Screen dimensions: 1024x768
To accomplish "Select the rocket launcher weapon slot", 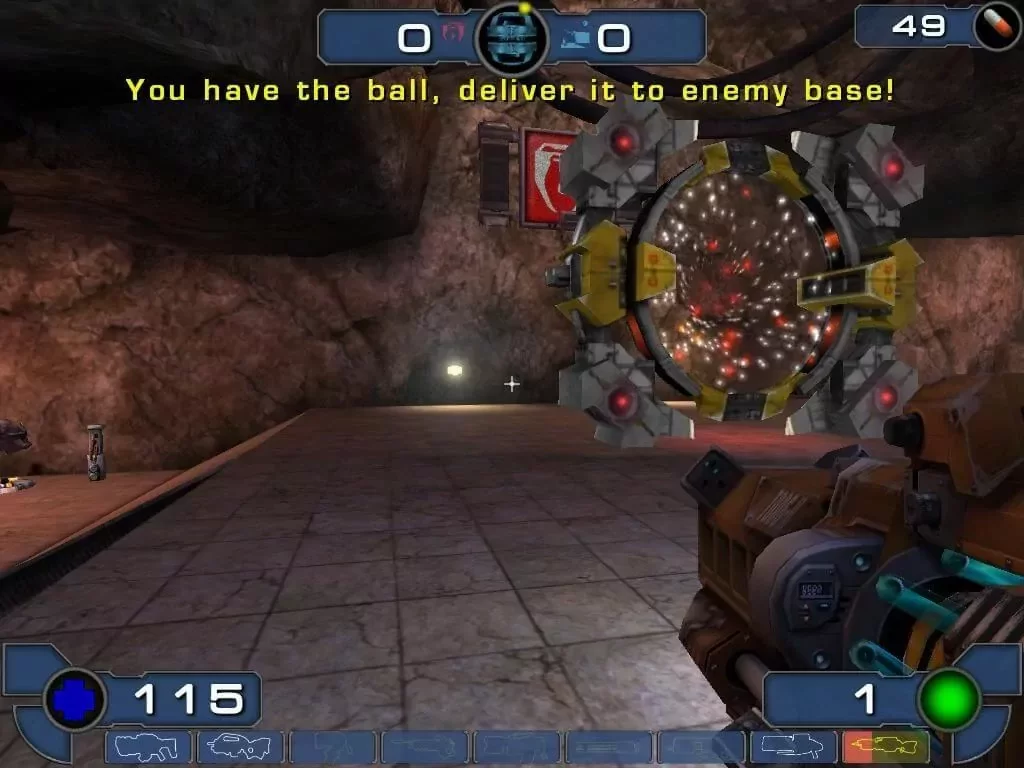I will pyautogui.click(x=792, y=747).
